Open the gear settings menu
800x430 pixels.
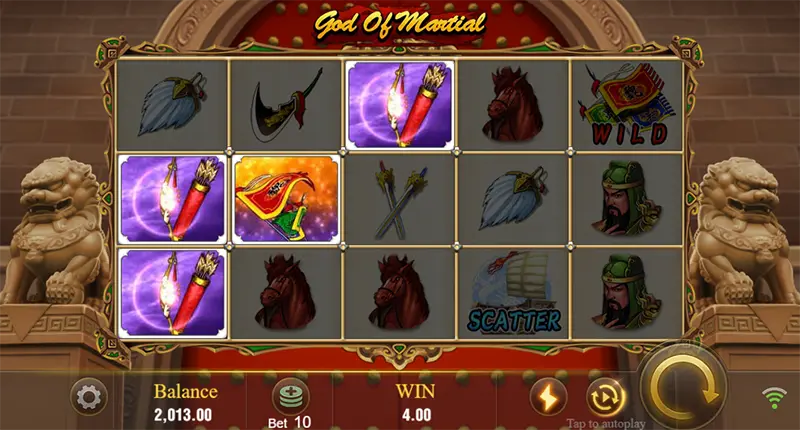coord(89,398)
